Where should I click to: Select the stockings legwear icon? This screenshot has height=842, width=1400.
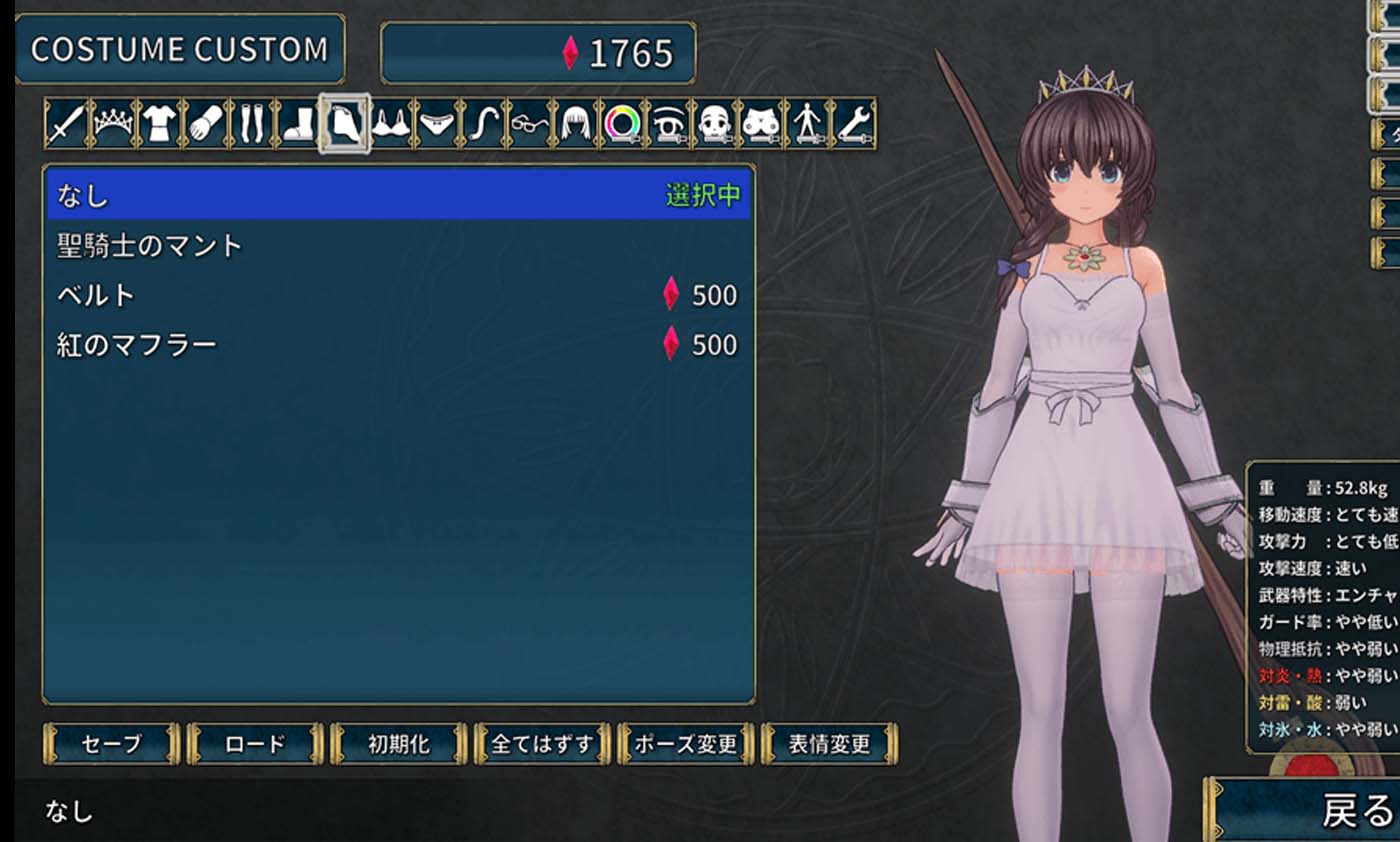250,122
